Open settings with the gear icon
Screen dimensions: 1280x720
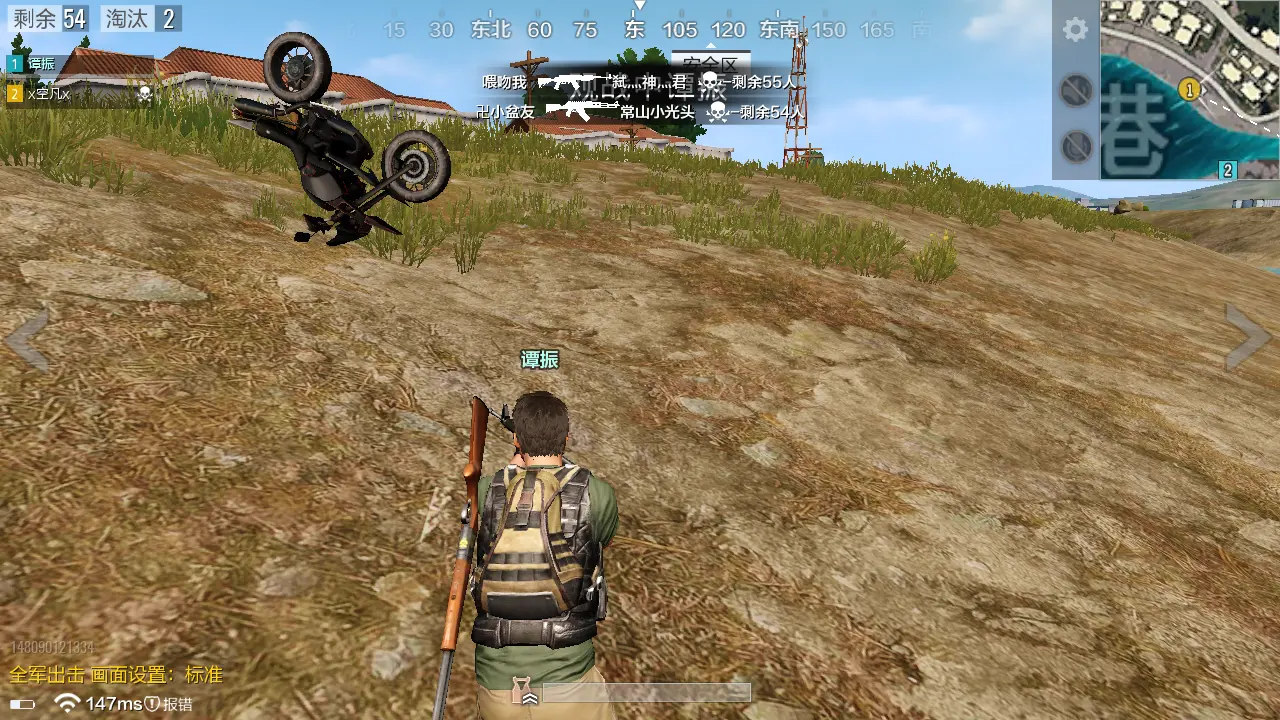[x=1075, y=29]
